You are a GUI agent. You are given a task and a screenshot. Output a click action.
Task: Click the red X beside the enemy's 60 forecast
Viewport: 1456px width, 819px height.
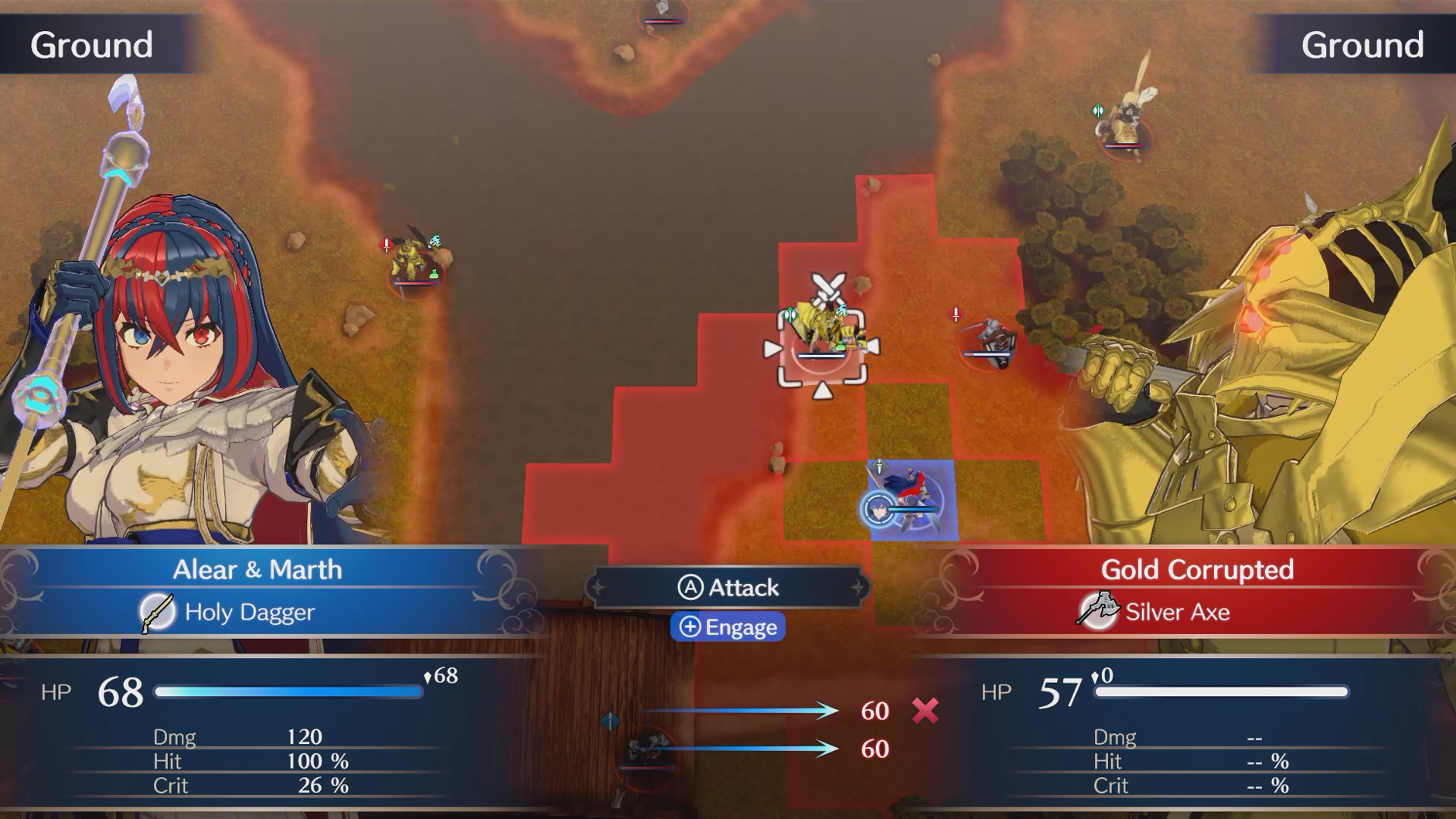point(927,711)
